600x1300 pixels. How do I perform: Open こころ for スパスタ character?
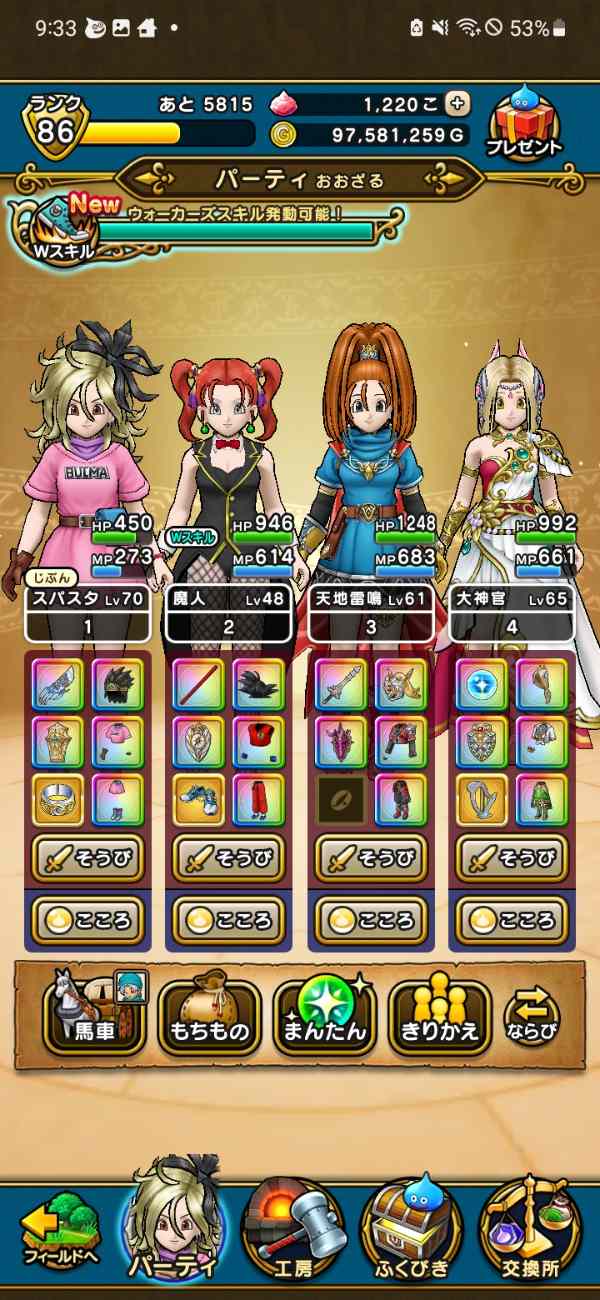click(x=87, y=919)
